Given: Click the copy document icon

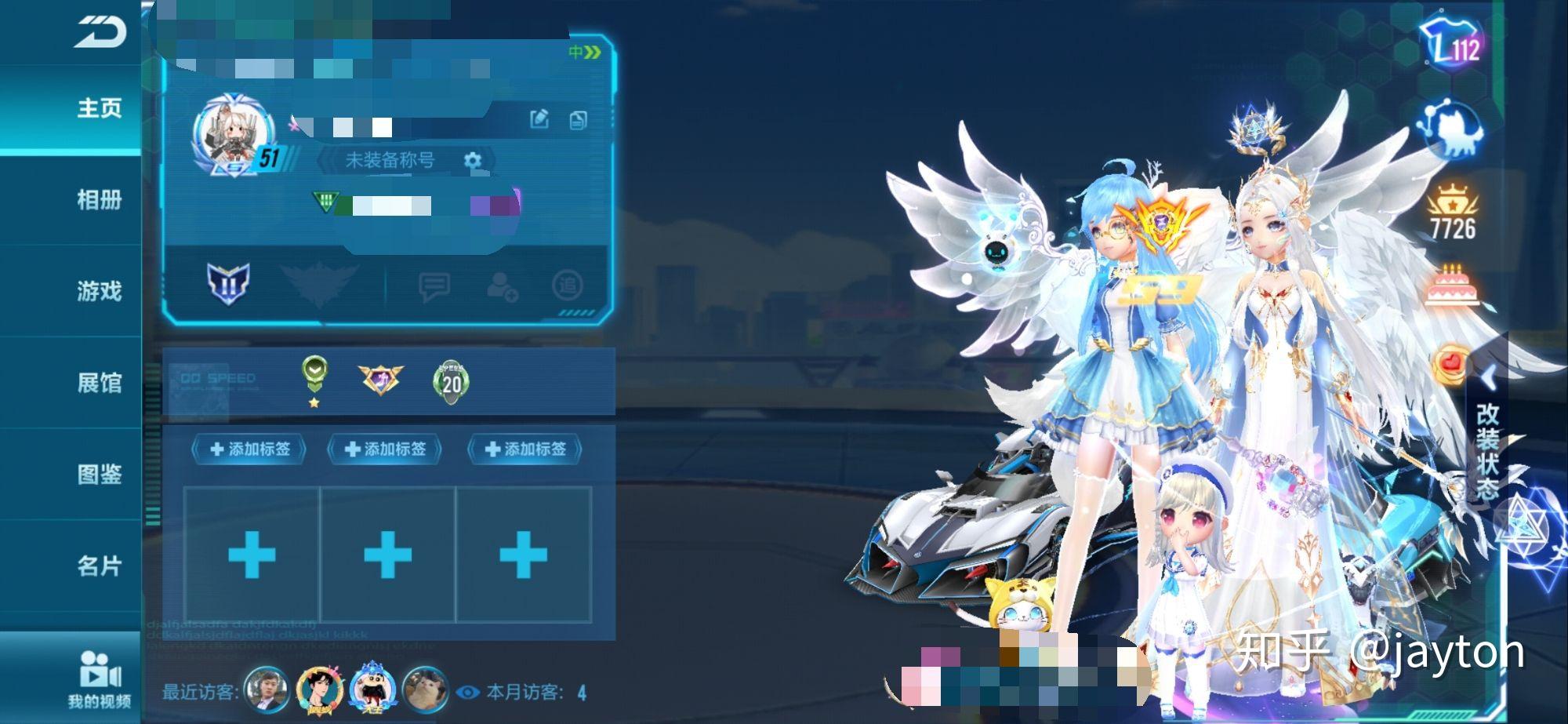Looking at the screenshot, I should tap(579, 120).
